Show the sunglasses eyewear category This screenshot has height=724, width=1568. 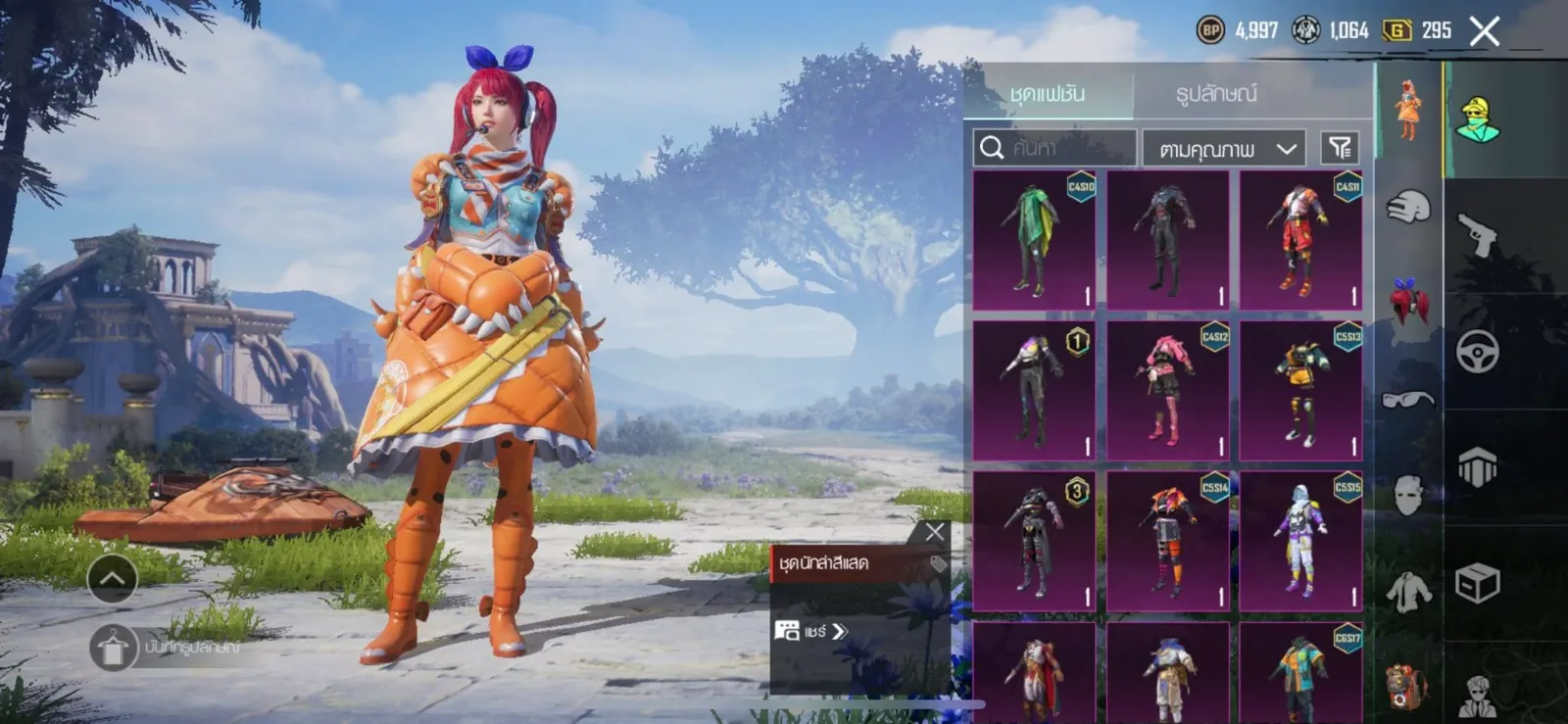click(1407, 399)
